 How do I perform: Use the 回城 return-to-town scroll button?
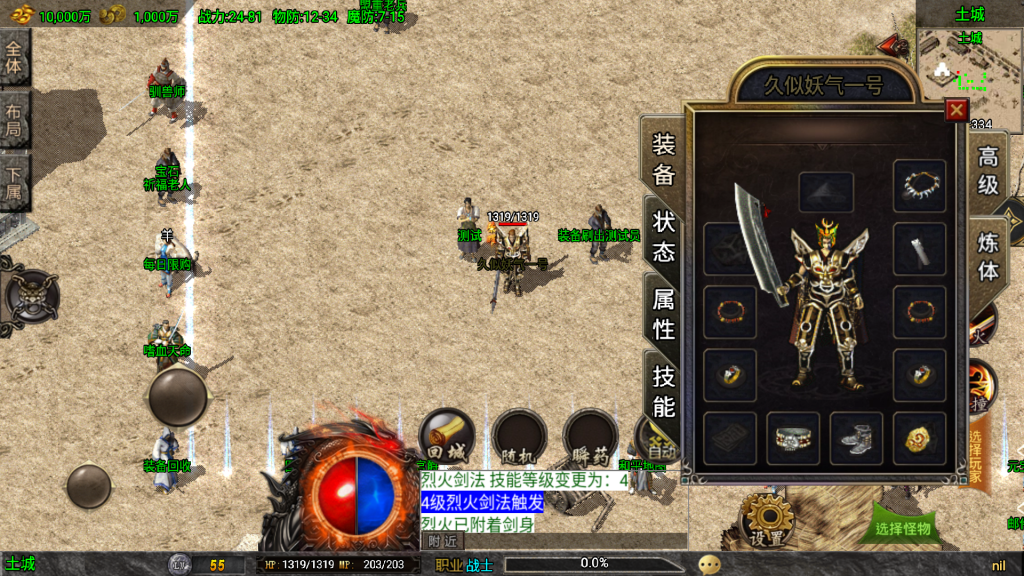(x=445, y=435)
